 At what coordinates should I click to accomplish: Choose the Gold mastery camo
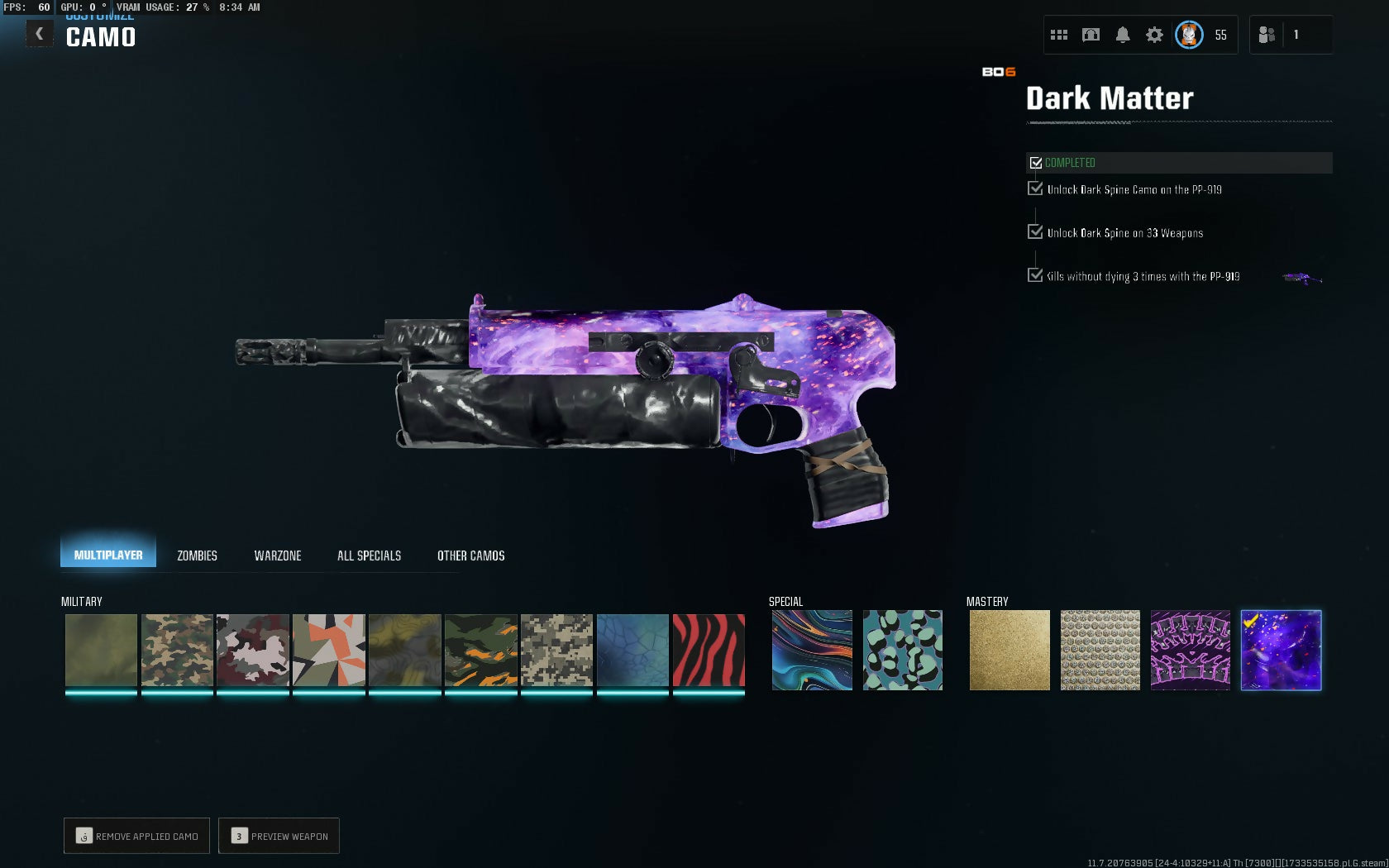pos(1010,651)
